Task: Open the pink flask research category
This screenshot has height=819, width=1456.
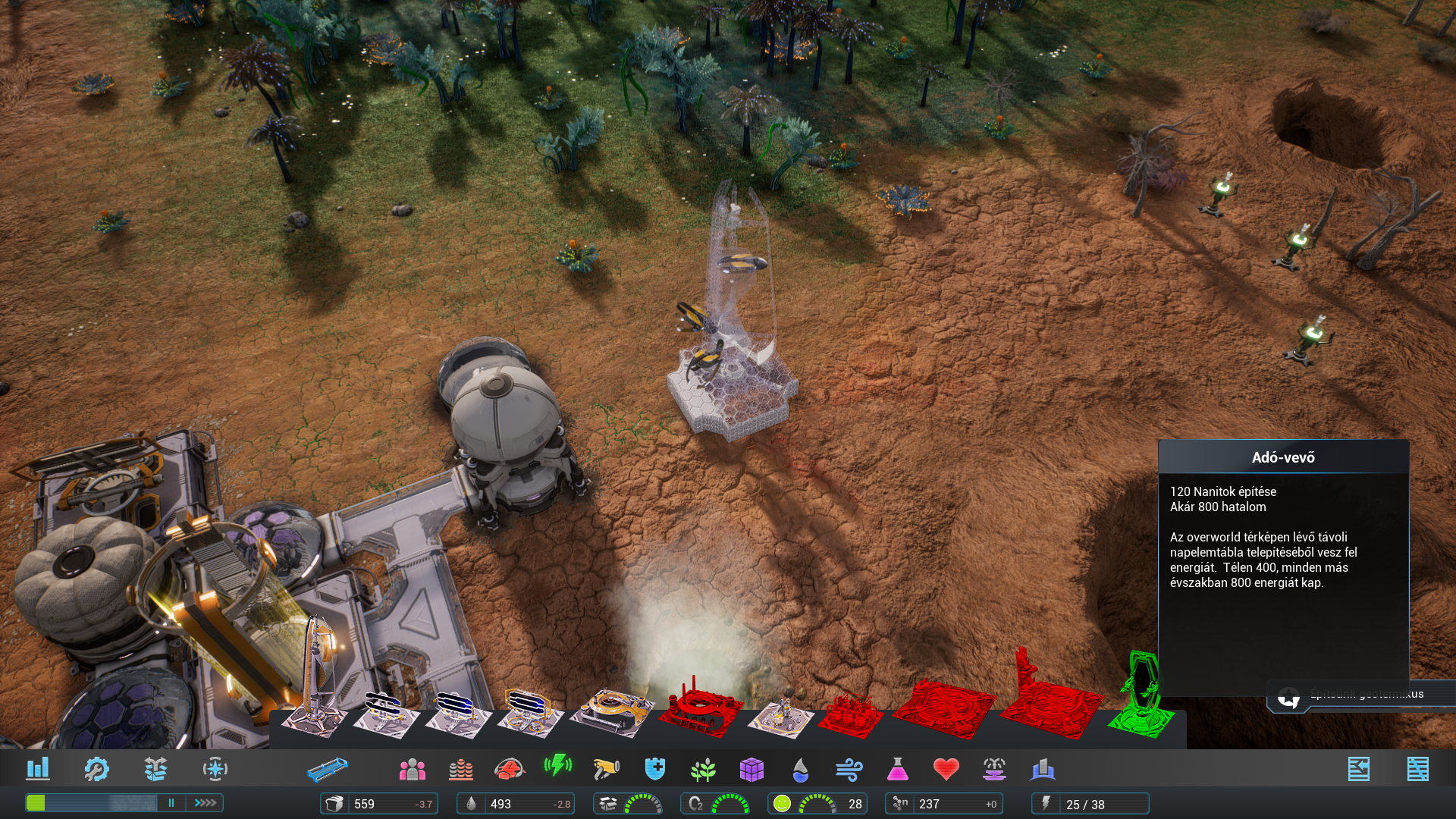Action: 897,769
